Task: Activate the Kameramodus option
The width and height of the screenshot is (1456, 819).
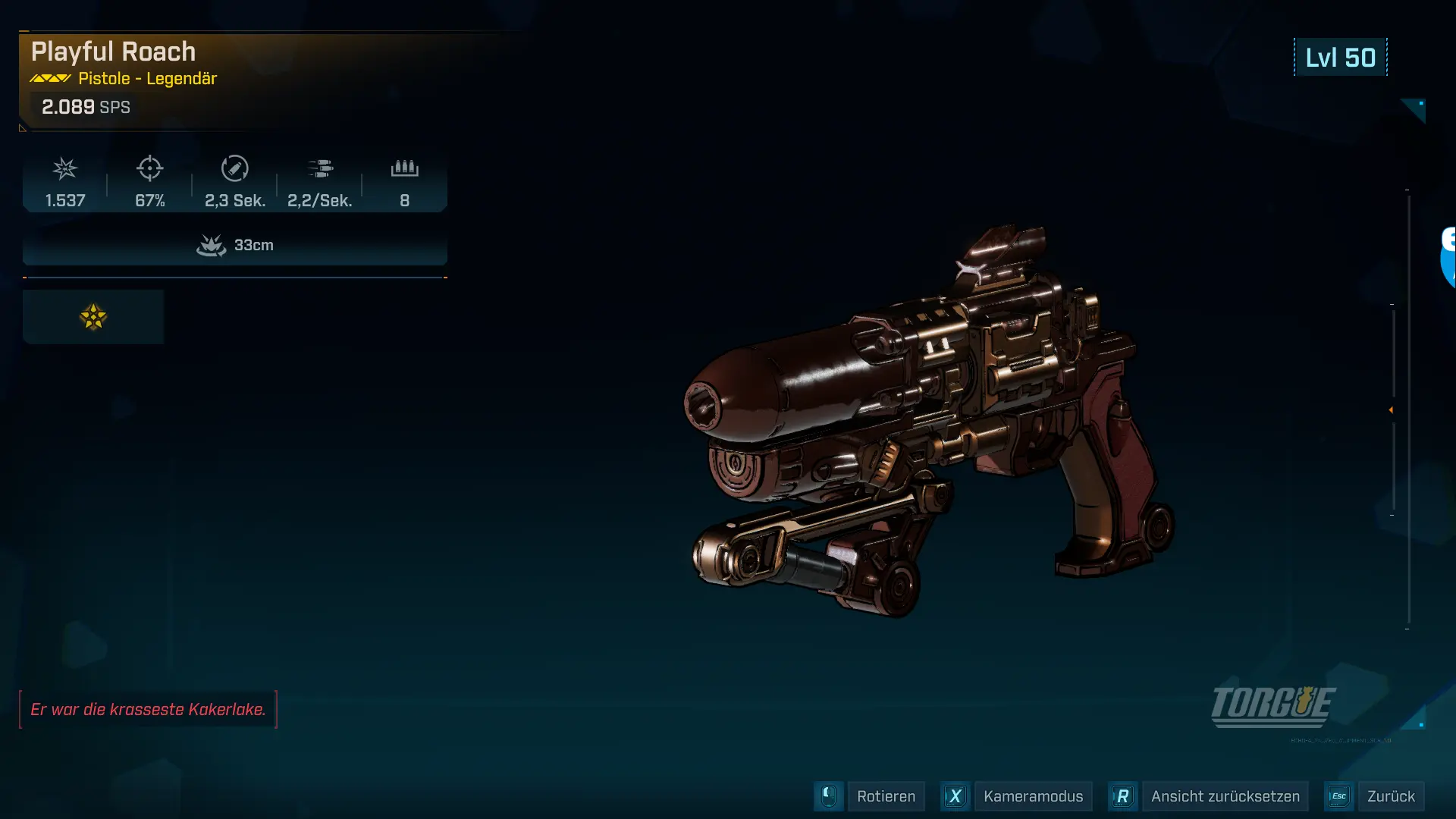Action: (x=1032, y=796)
